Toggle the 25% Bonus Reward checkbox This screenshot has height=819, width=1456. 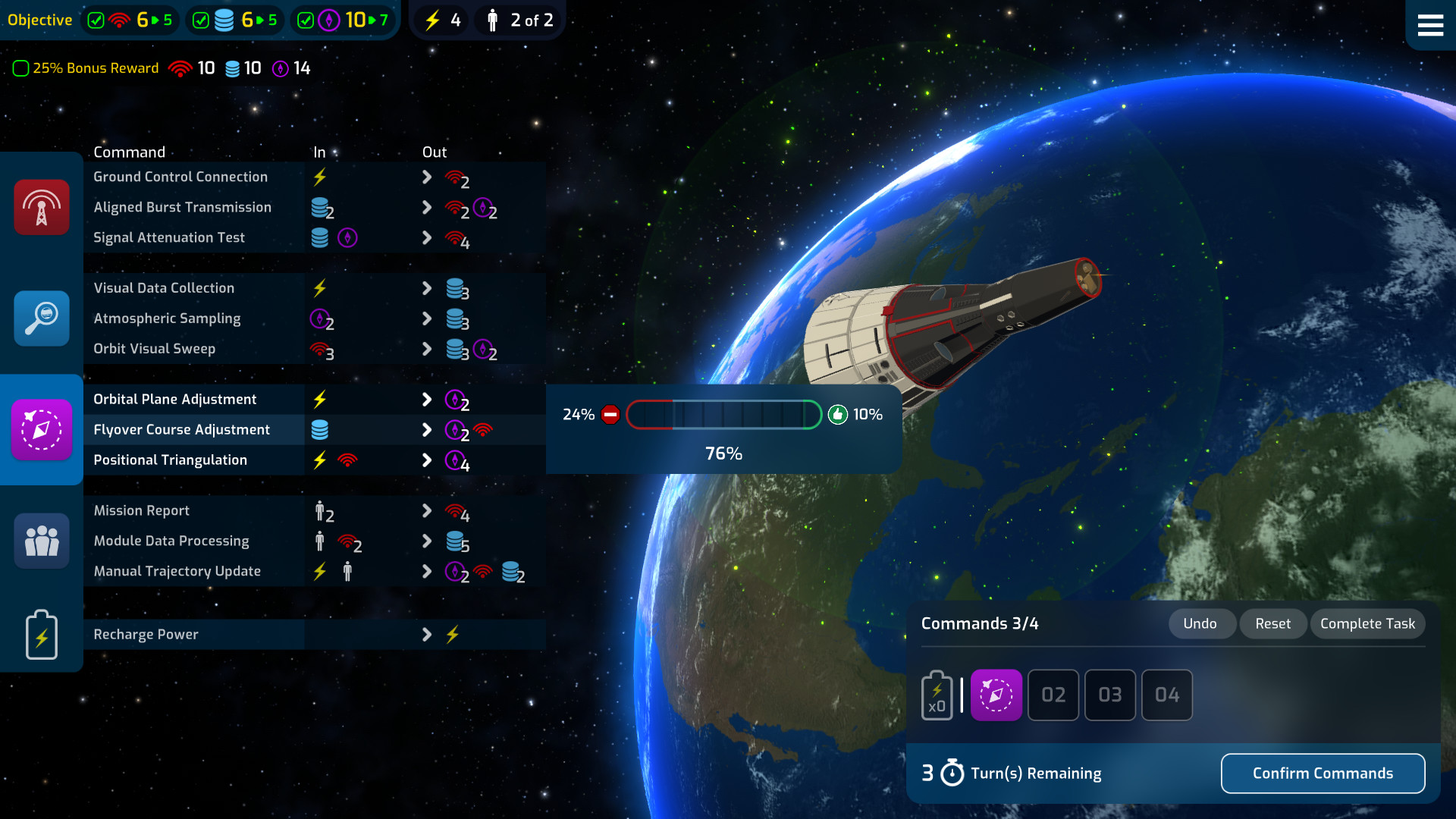21,68
